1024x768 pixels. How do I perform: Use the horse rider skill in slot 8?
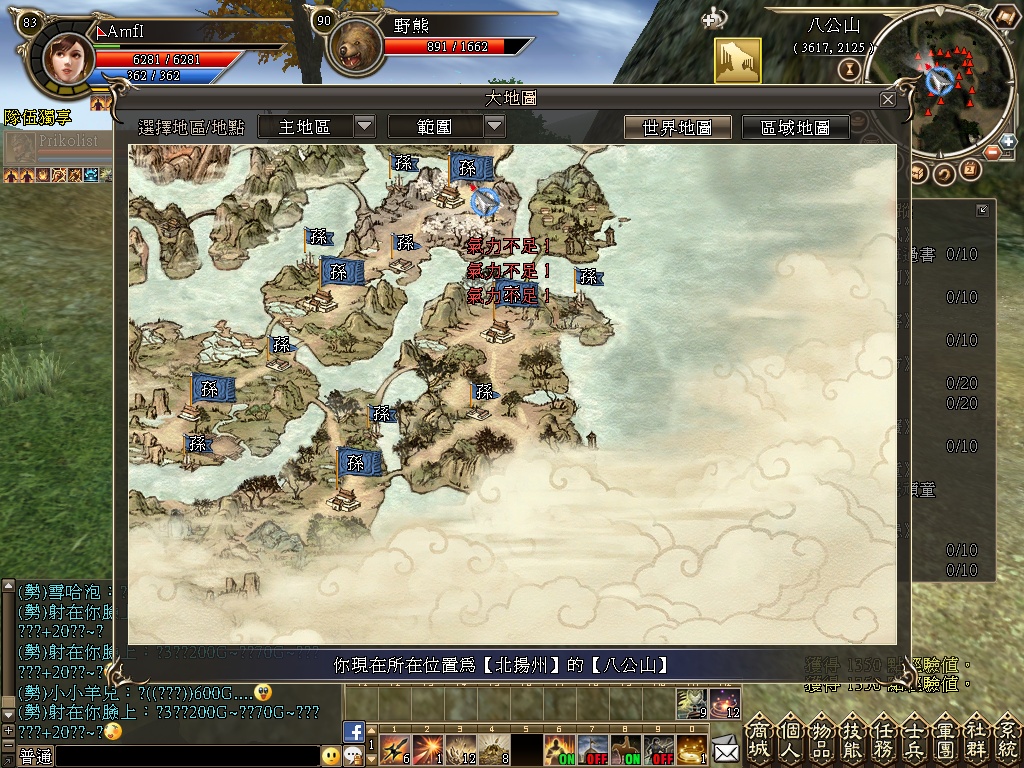624,749
